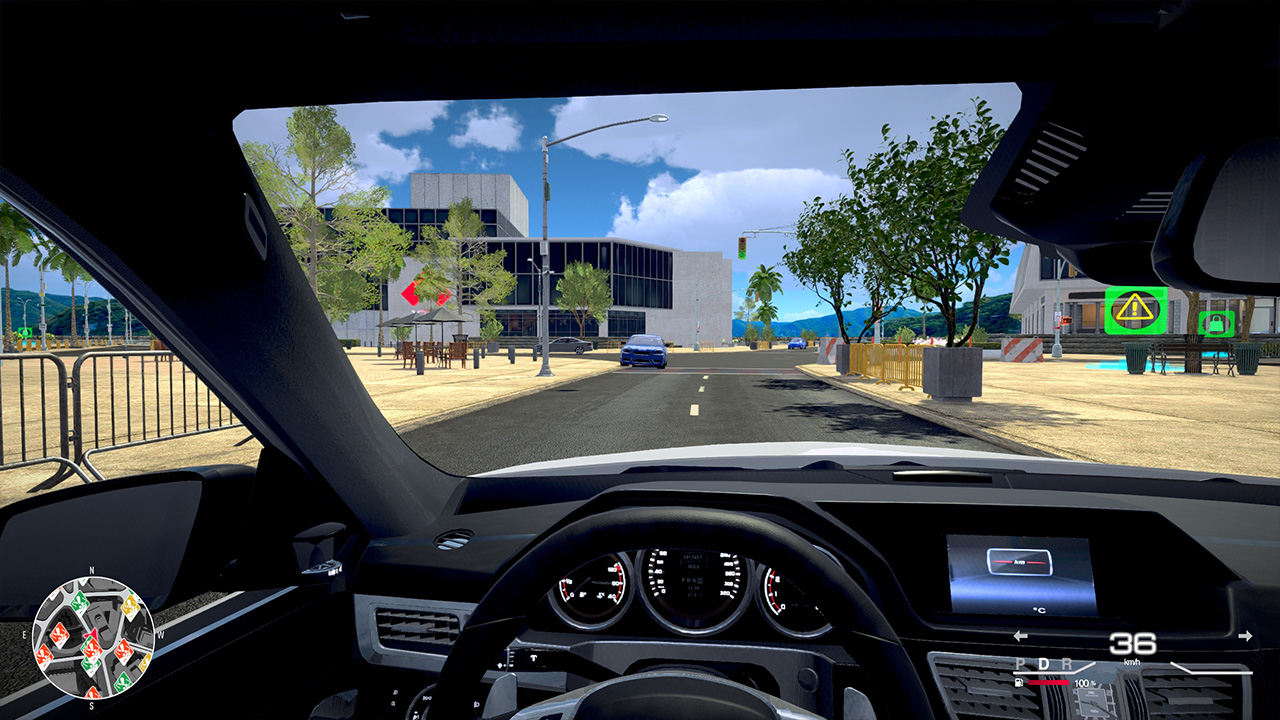Click a red mission marker on the minimap
Image resolution: width=1280 pixels, height=720 pixels.
[59, 633]
